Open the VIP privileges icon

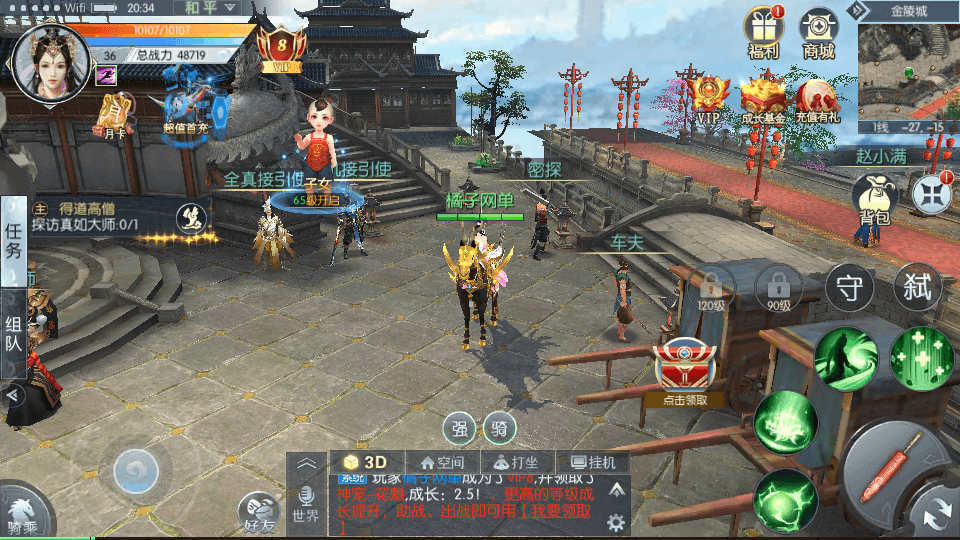tap(708, 100)
